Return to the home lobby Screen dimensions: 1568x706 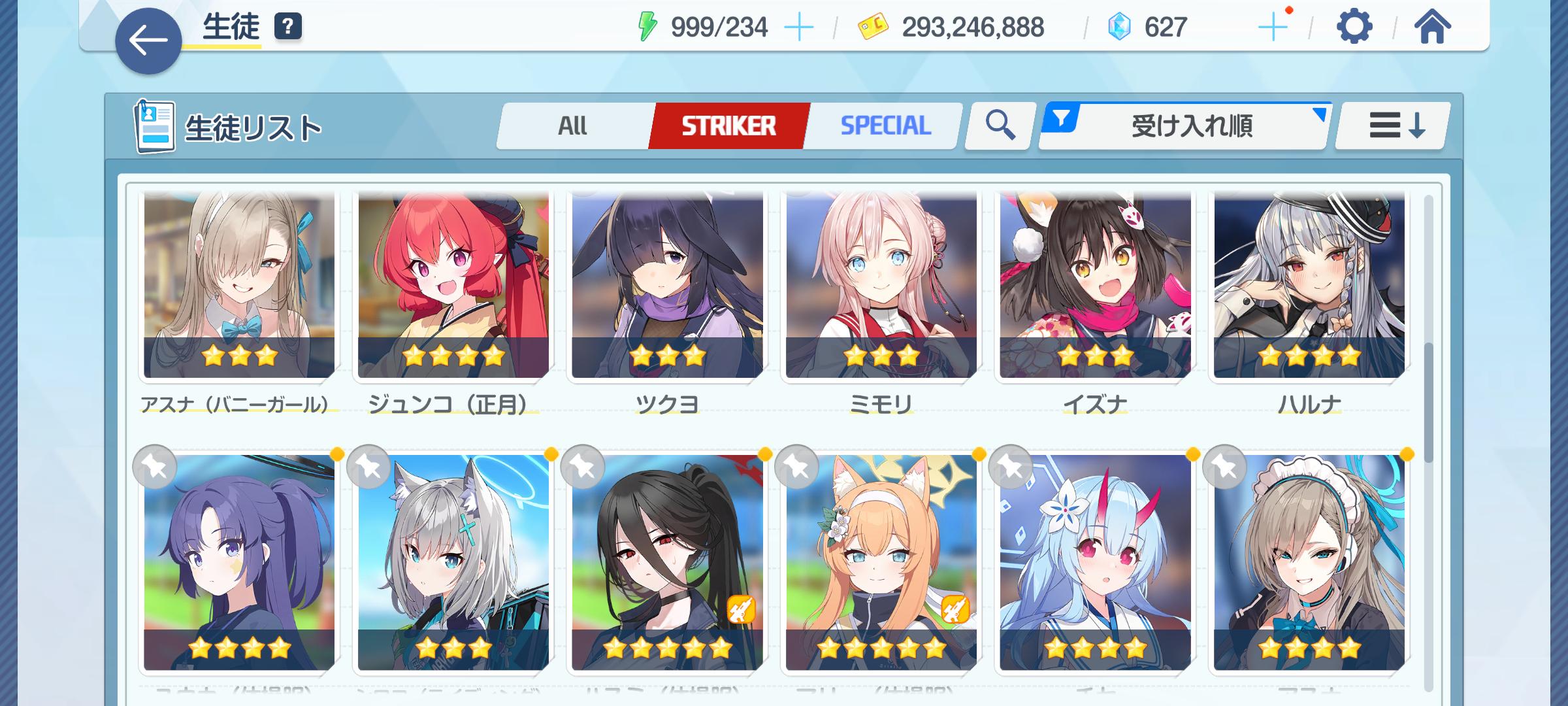tap(1431, 27)
